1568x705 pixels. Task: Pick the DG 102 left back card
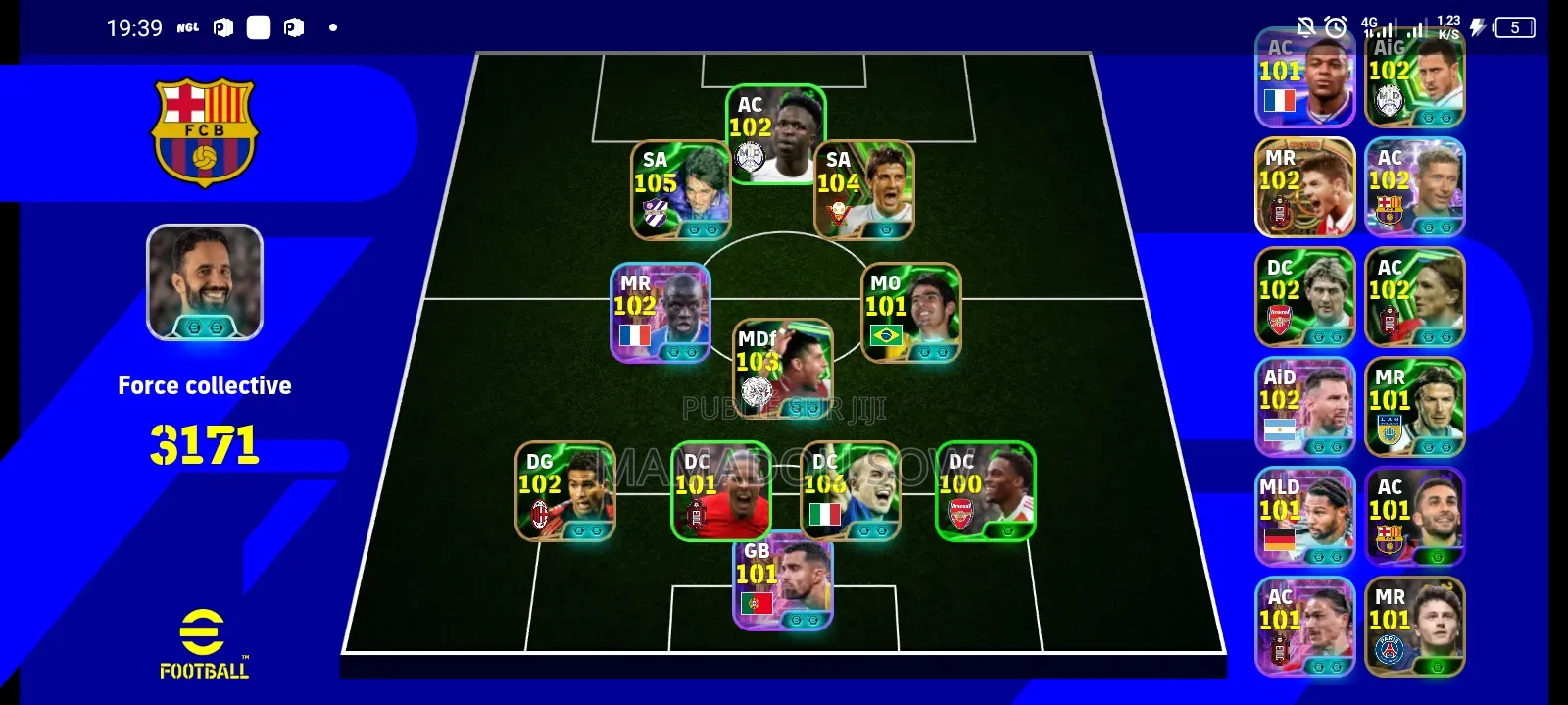[x=565, y=491]
